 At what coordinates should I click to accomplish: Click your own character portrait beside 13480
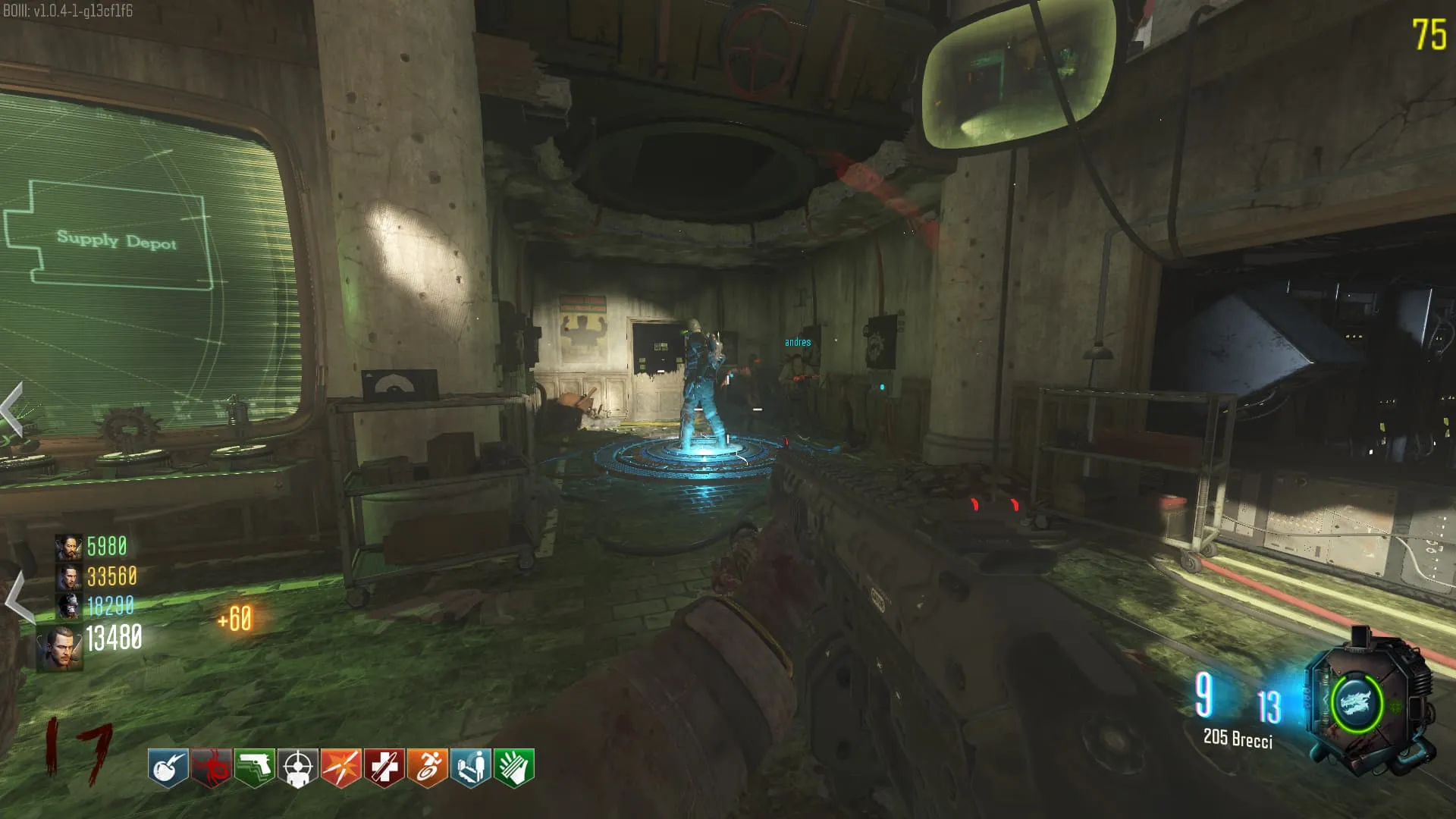click(x=61, y=647)
